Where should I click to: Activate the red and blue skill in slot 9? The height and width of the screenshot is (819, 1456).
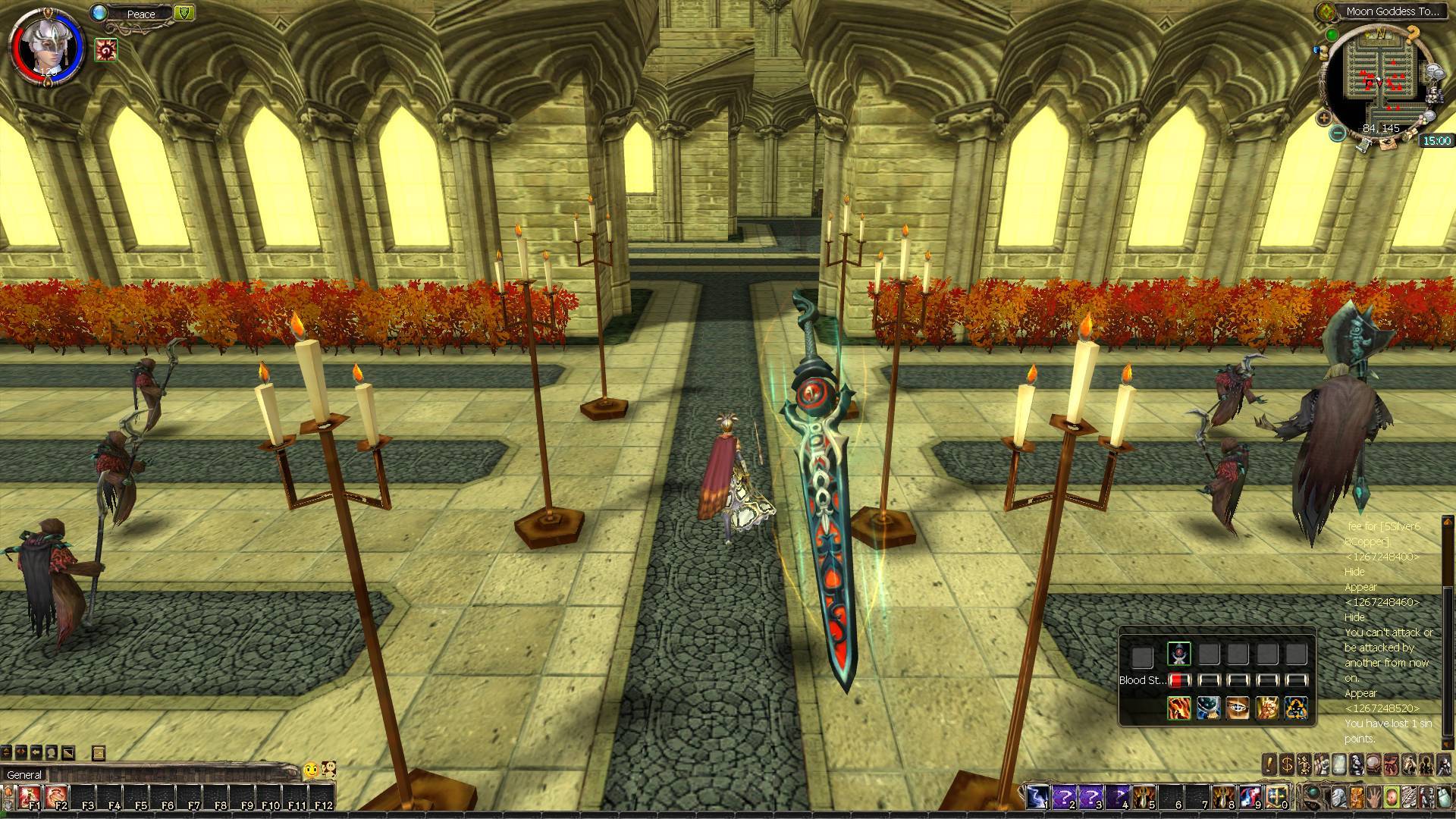click(1251, 796)
